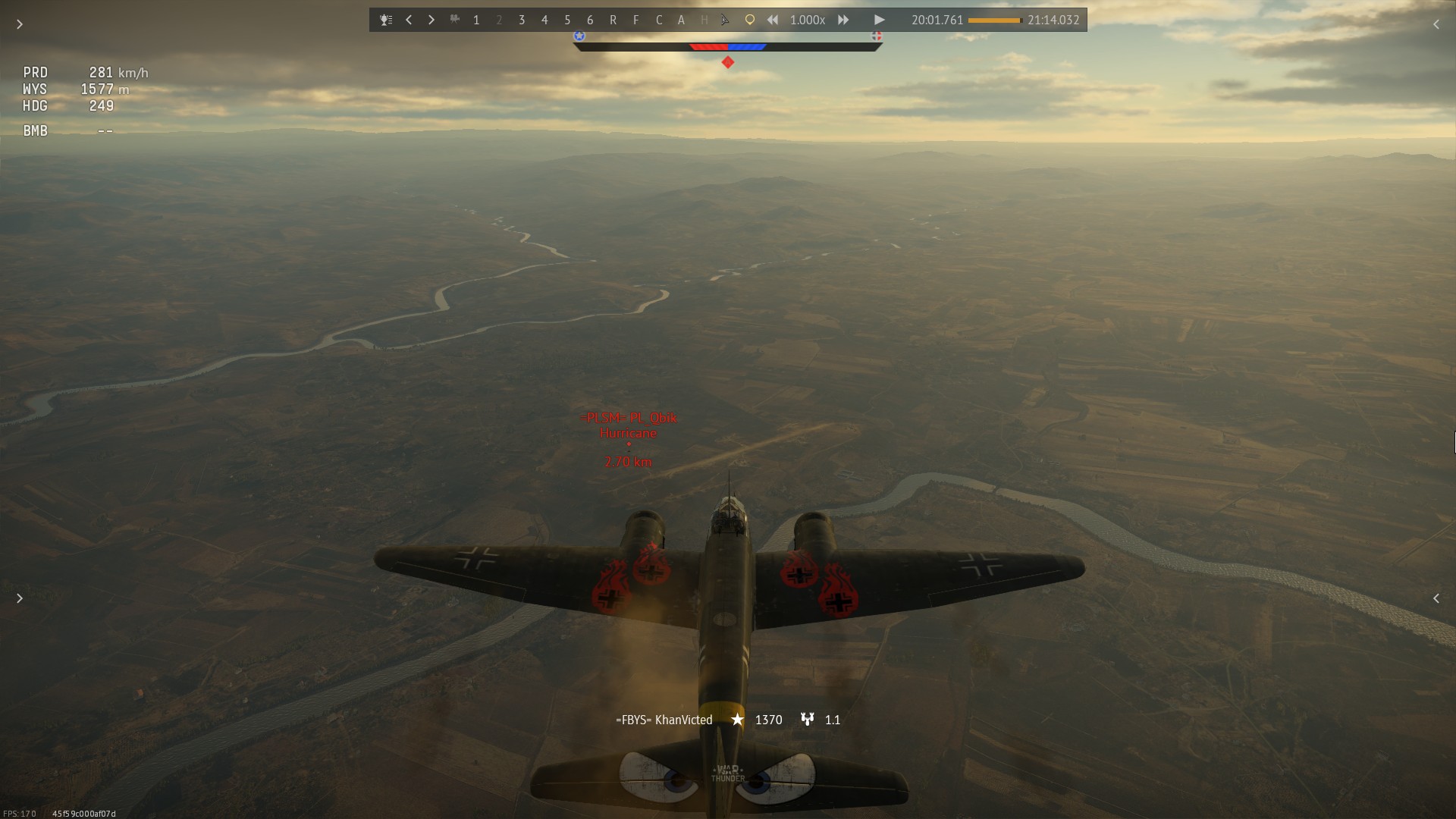
Task: Speed up replay playback
Action: pyautogui.click(x=843, y=20)
